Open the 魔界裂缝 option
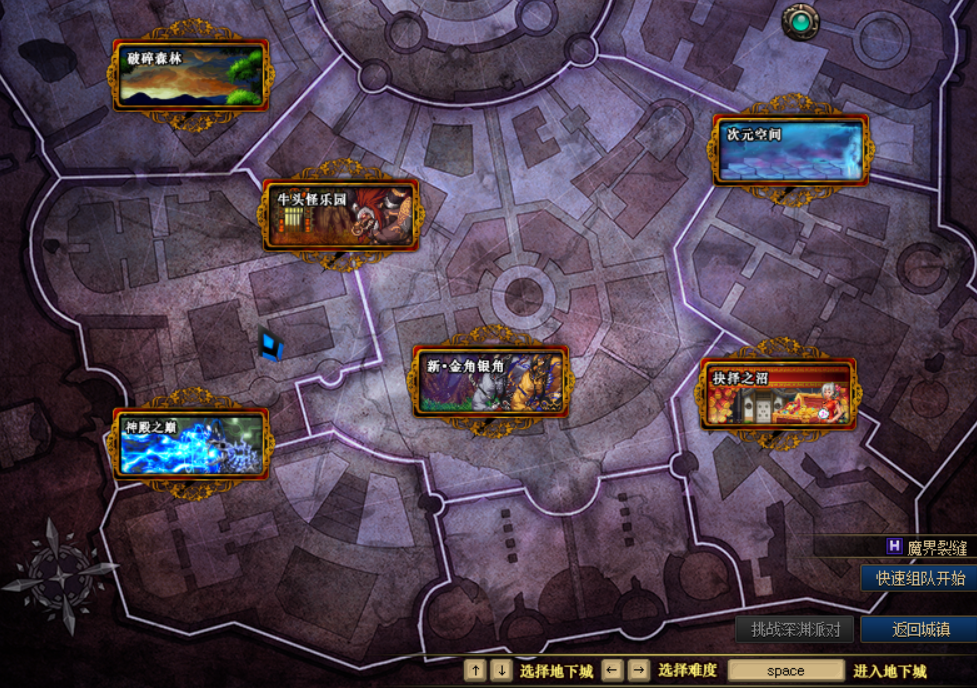This screenshot has width=977, height=688. (x=926, y=547)
